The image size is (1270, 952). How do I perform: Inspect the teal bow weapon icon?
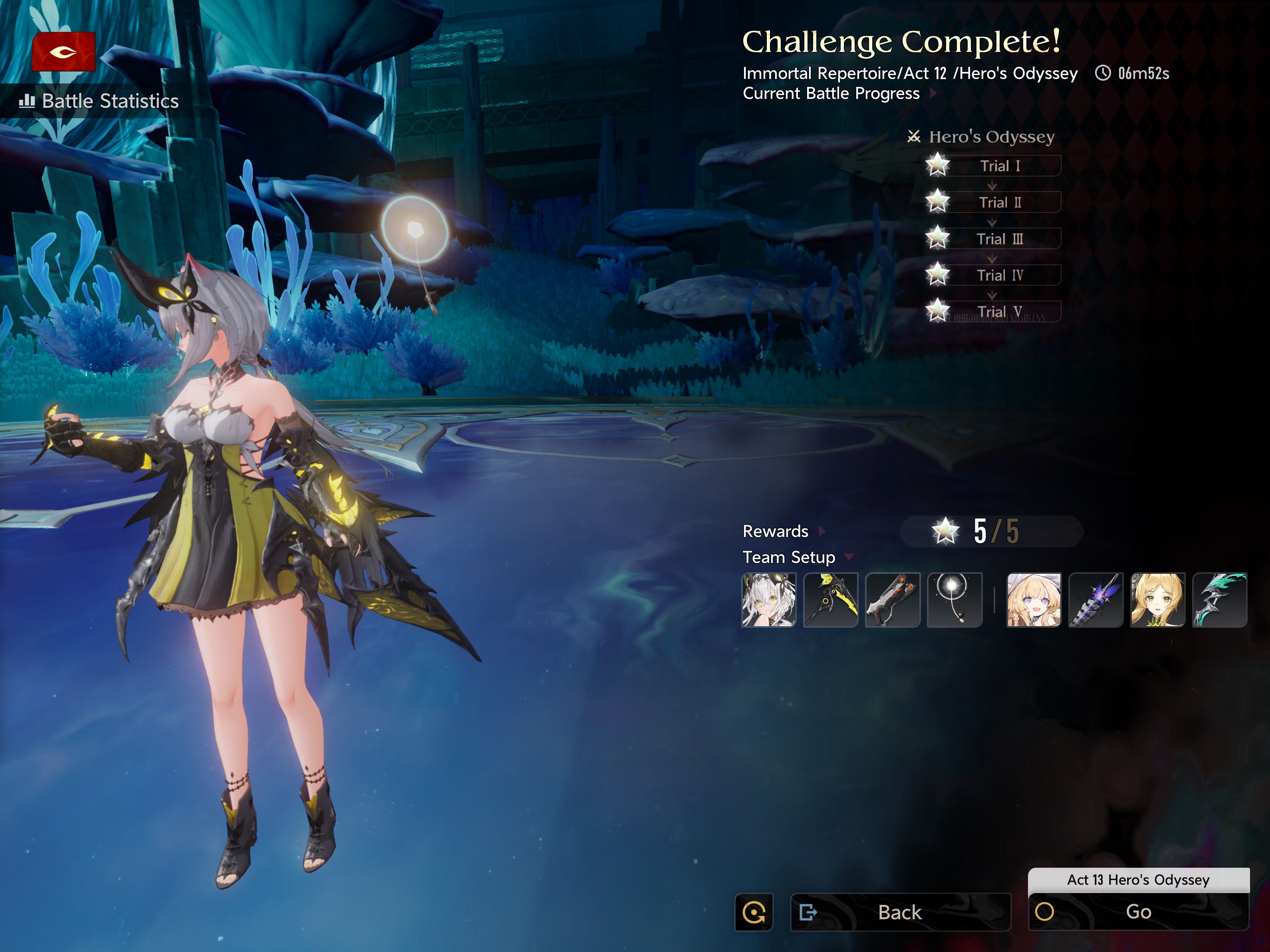click(x=1219, y=600)
